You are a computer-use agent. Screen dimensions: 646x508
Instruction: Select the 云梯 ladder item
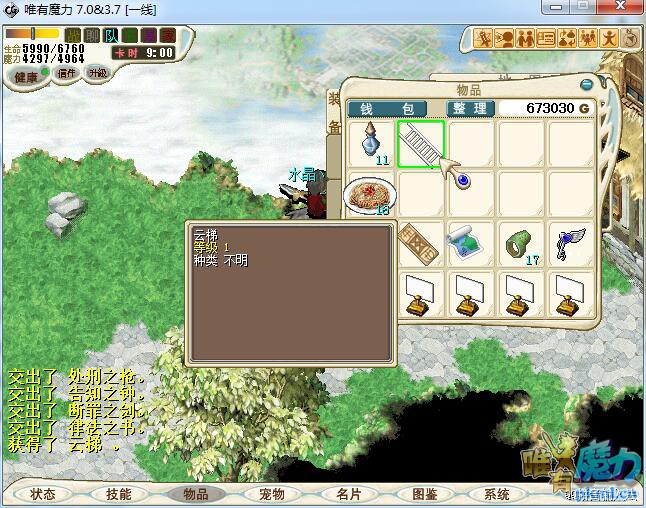(421, 144)
